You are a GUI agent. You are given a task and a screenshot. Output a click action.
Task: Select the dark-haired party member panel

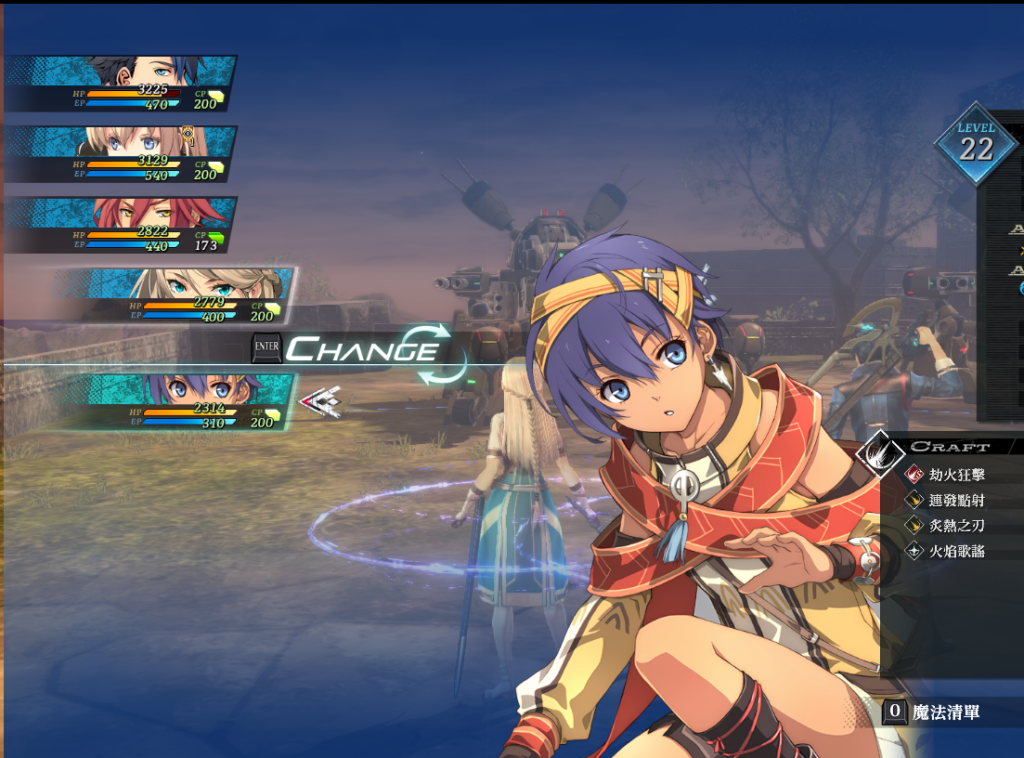click(x=122, y=84)
